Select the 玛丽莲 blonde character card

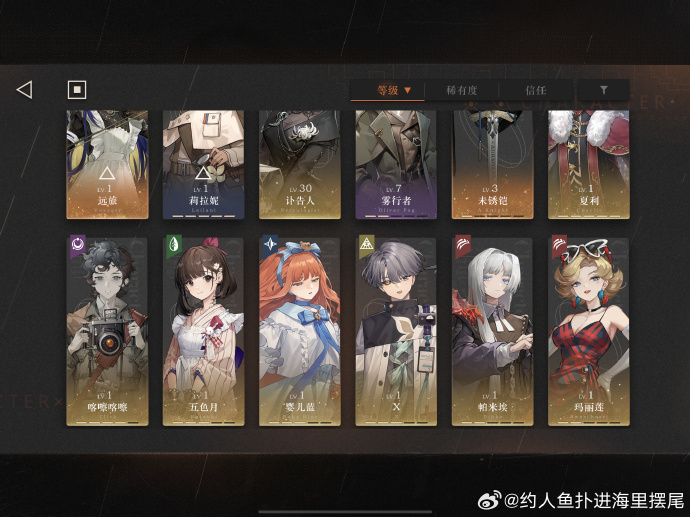588,330
